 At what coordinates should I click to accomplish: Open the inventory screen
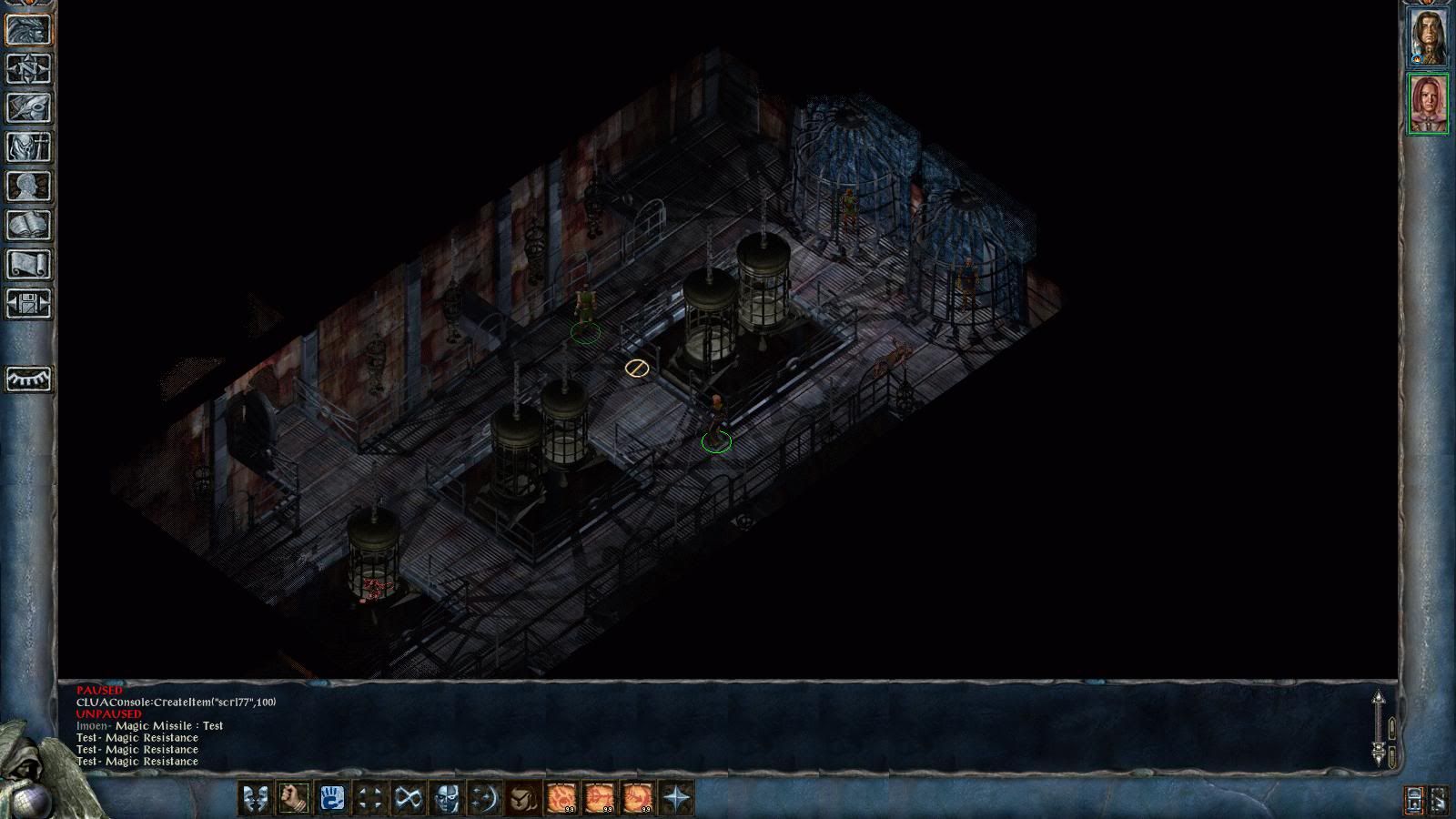click(x=29, y=147)
